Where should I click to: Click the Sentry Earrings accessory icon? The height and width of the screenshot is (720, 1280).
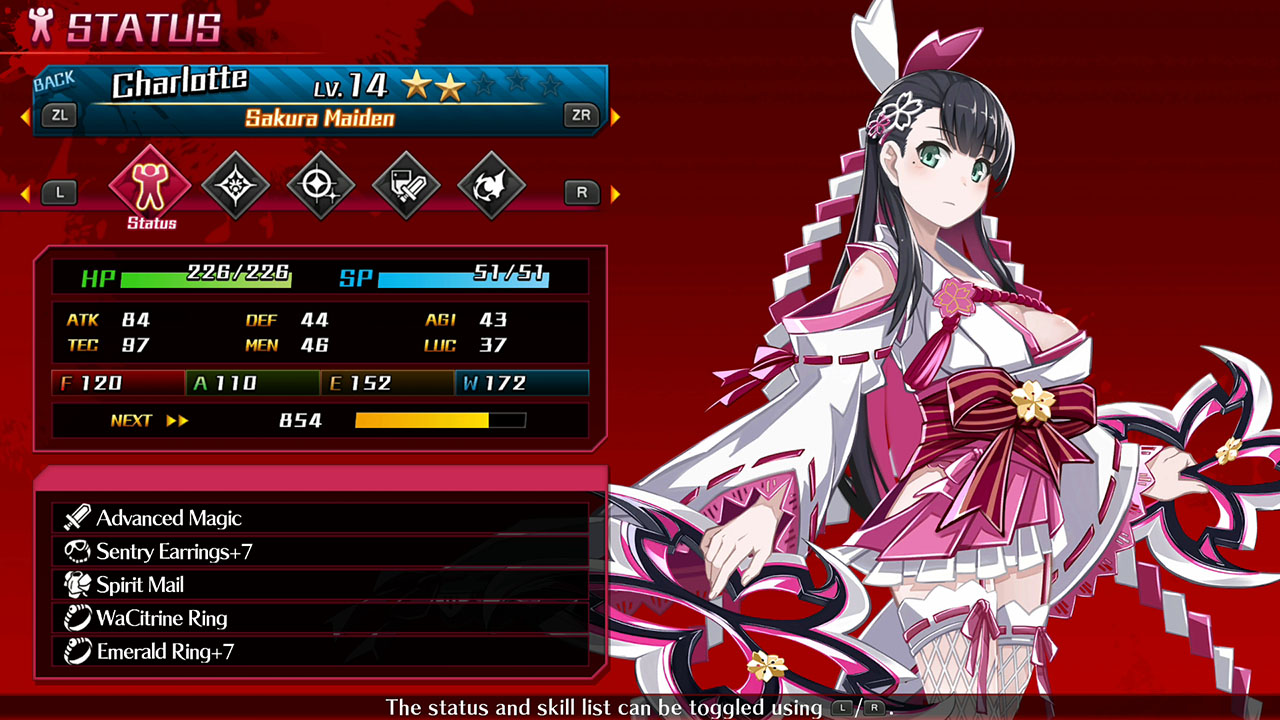point(75,551)
